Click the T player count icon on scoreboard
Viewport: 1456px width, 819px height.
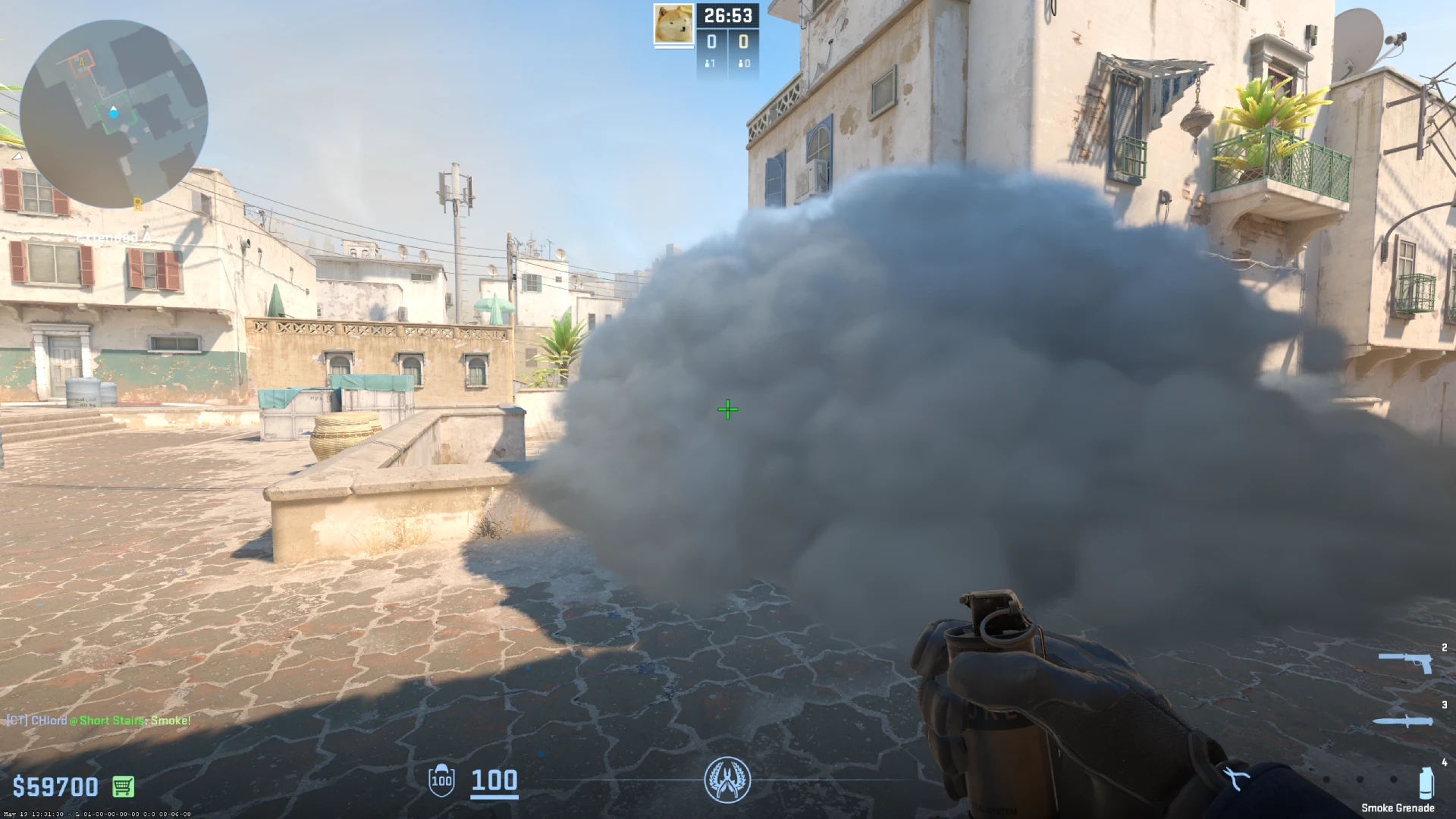click(x=741, y=62)
